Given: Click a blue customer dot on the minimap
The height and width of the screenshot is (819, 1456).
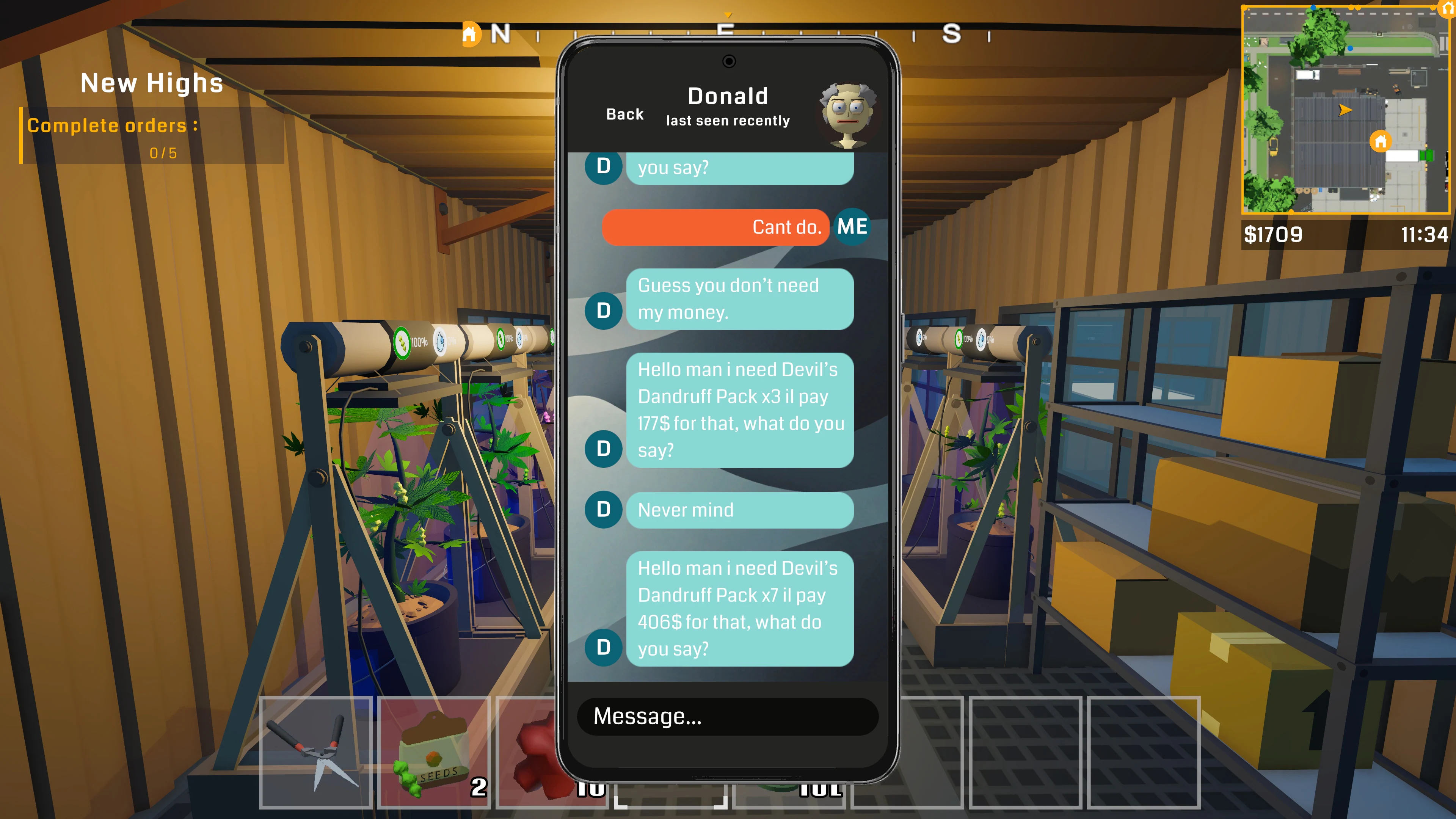Looking at the screenshot, I should 1350,49.
